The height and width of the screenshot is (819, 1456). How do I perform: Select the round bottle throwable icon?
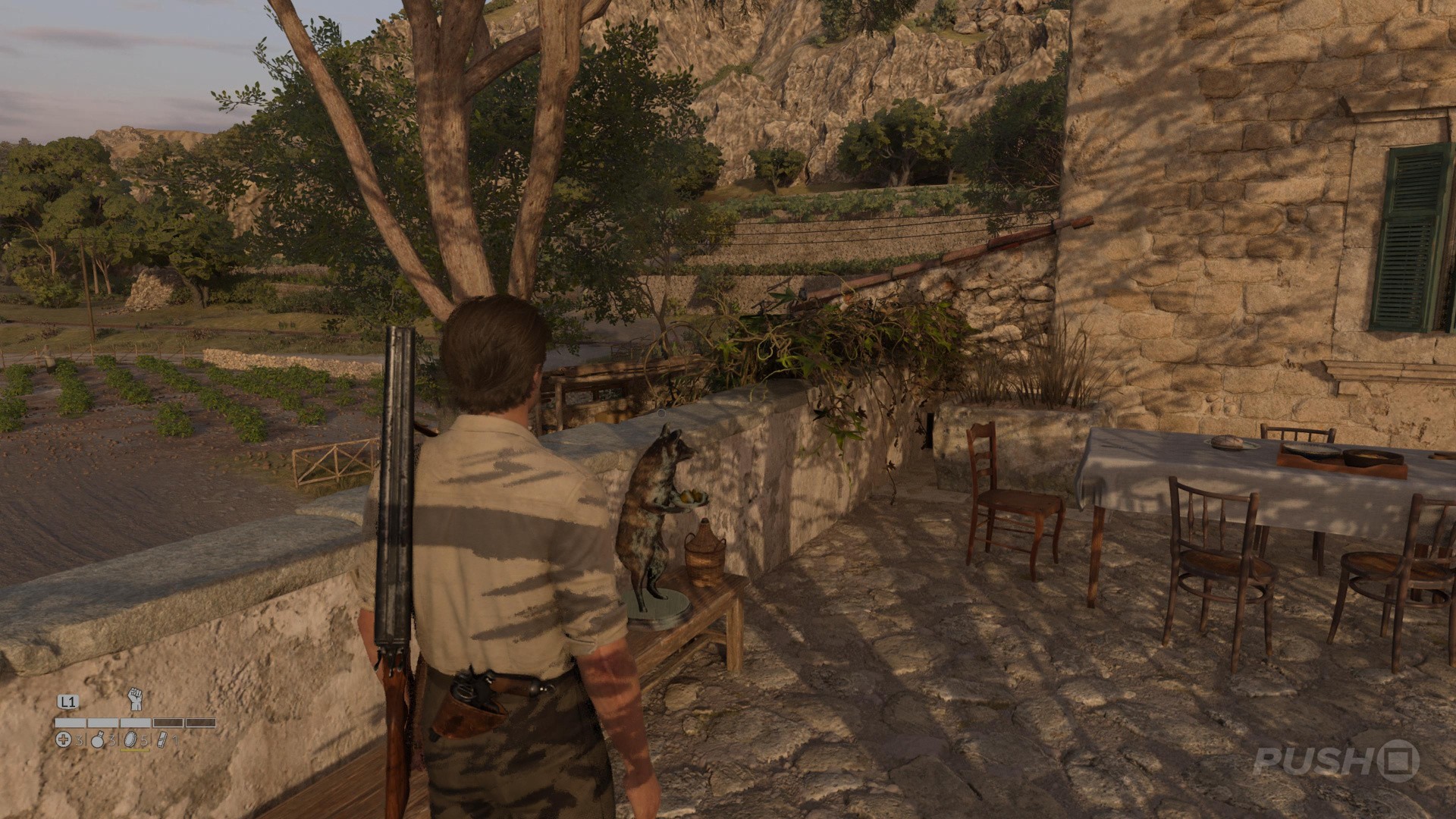pos(98,740)
